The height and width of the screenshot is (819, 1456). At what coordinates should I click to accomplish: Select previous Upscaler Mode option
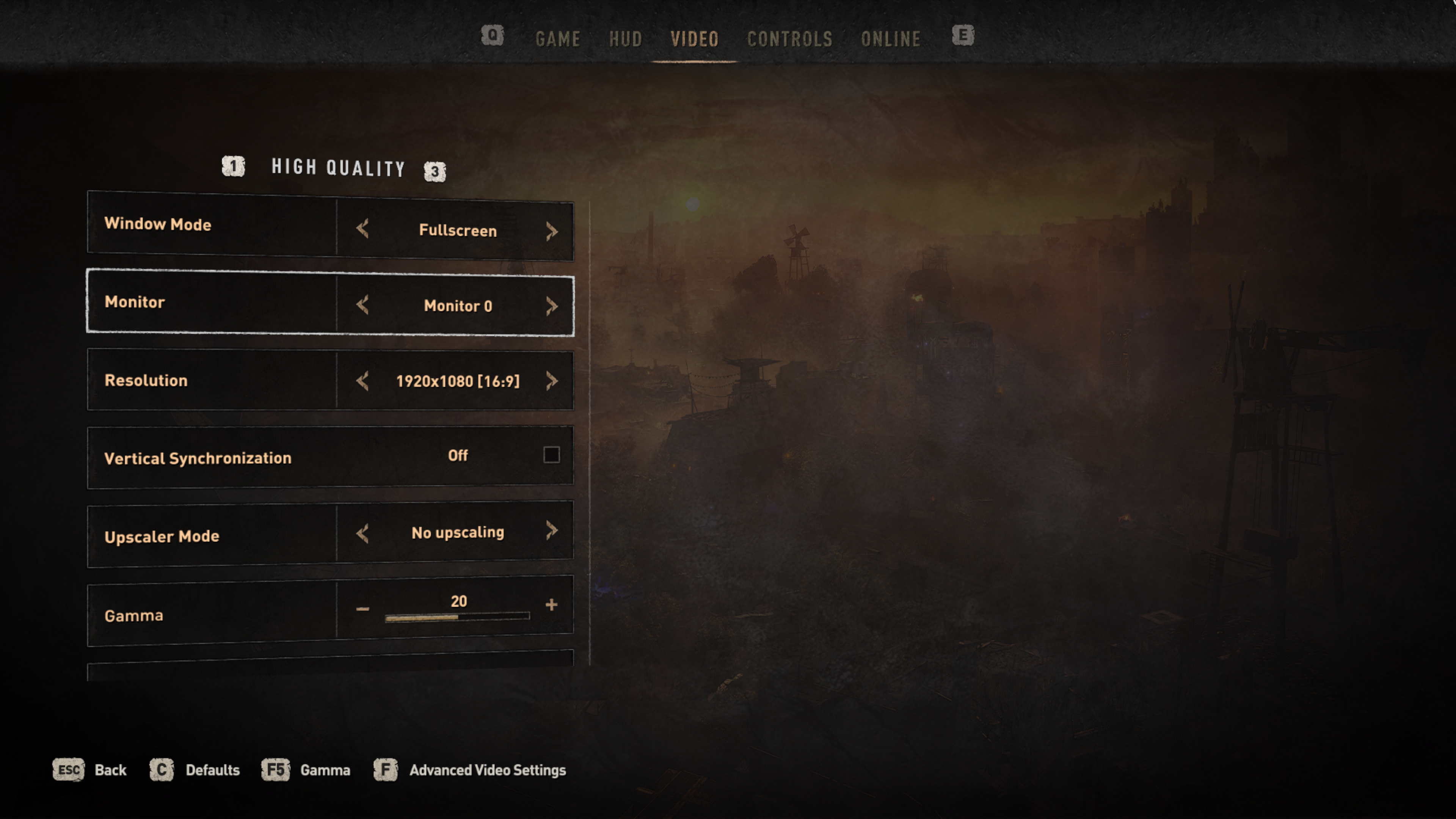(x=362, y=533)
